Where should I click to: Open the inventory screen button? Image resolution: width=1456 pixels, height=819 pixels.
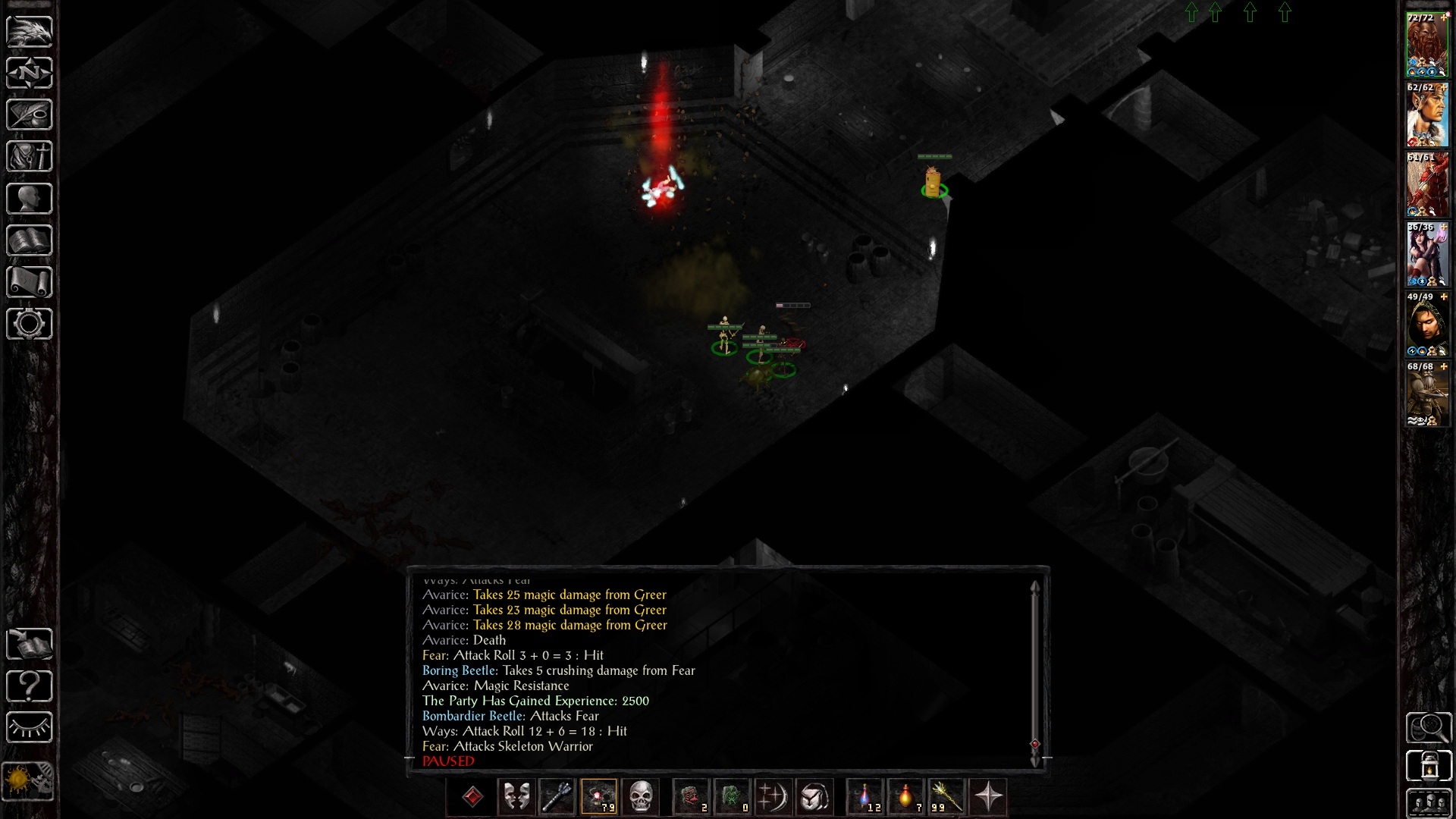[30, 157]
